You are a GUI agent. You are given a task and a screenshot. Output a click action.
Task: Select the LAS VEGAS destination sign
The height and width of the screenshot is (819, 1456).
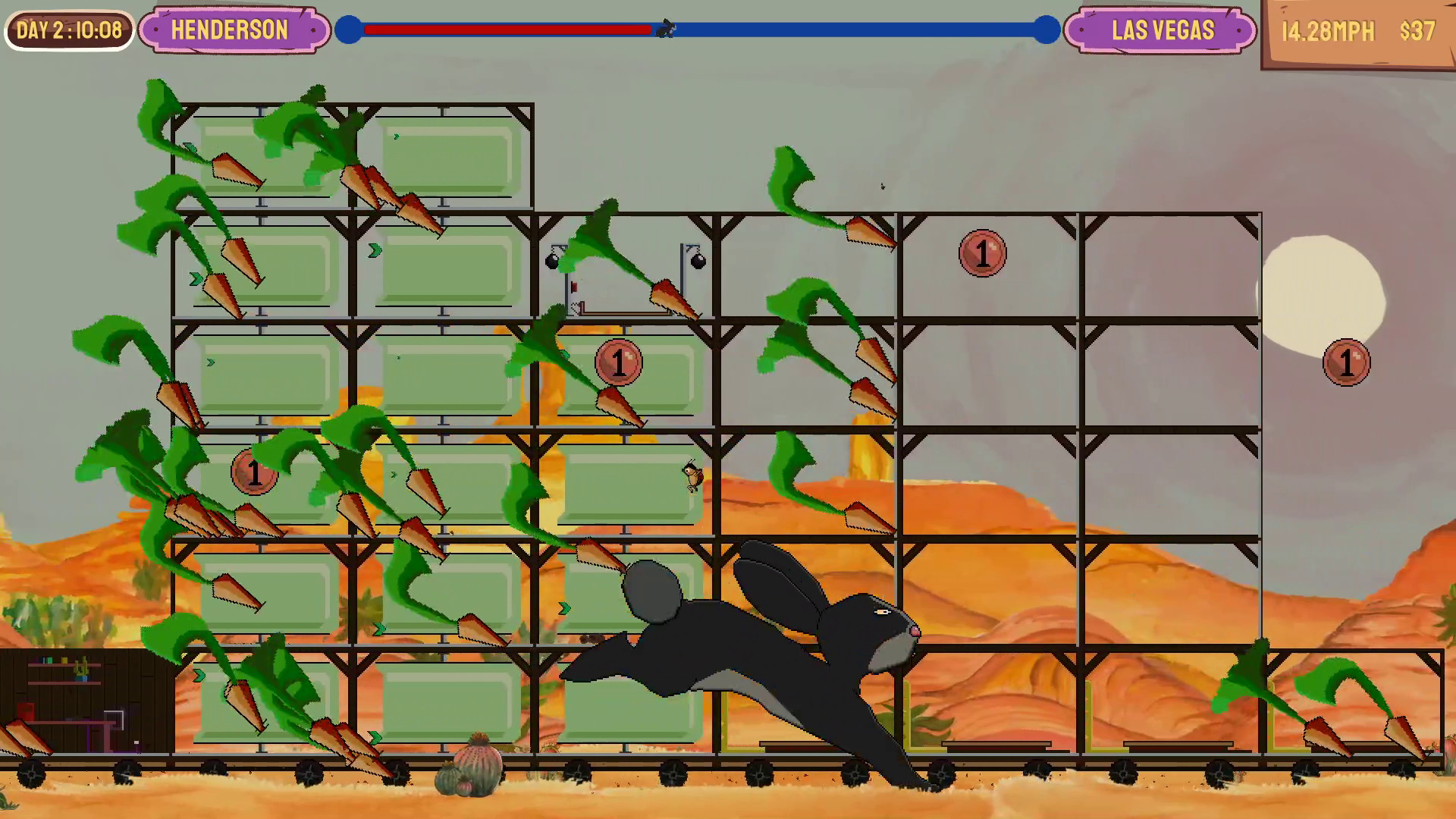click(1159, 31)
